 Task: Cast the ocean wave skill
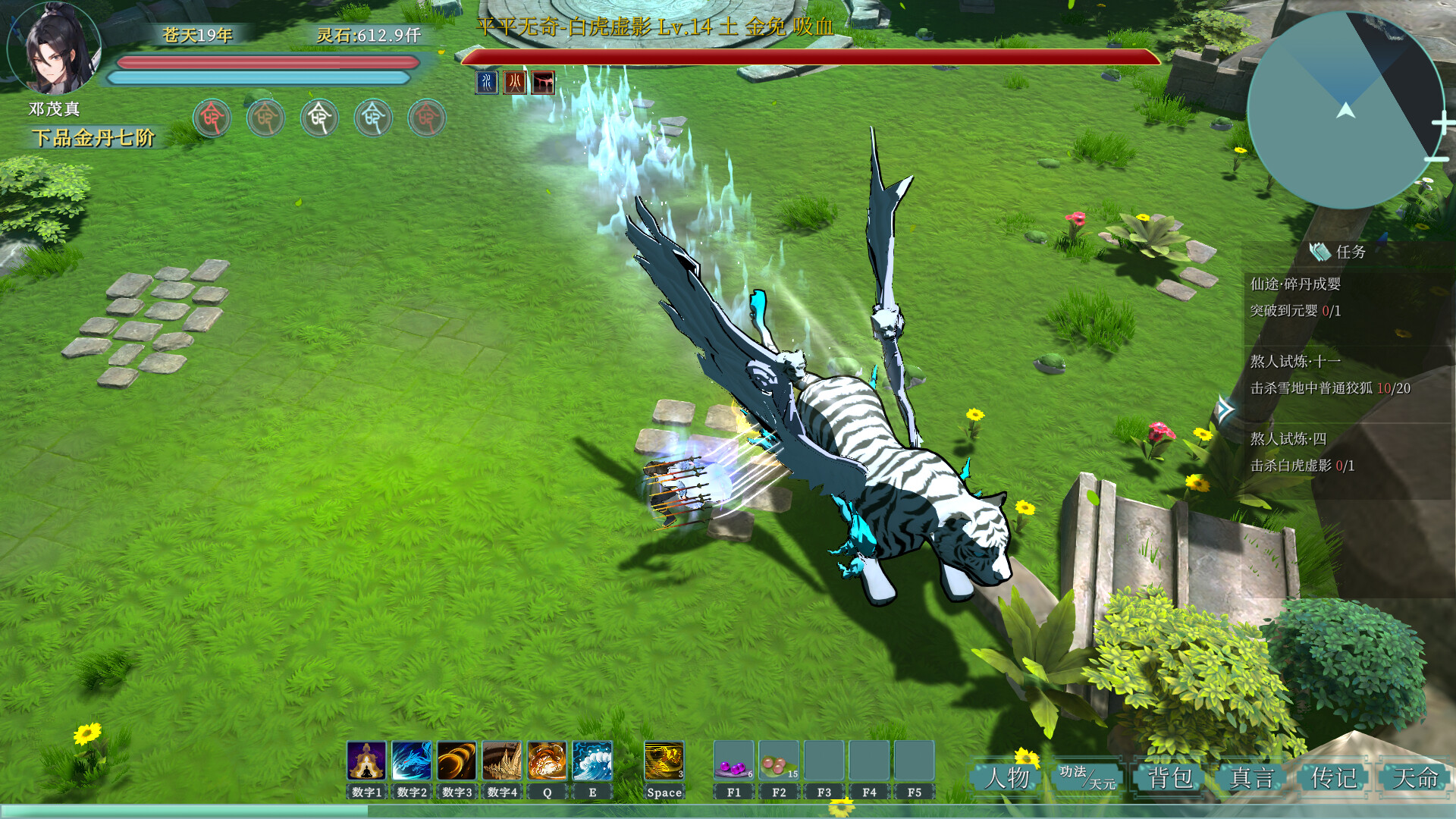pyautogui.click(x=592, y=761)
